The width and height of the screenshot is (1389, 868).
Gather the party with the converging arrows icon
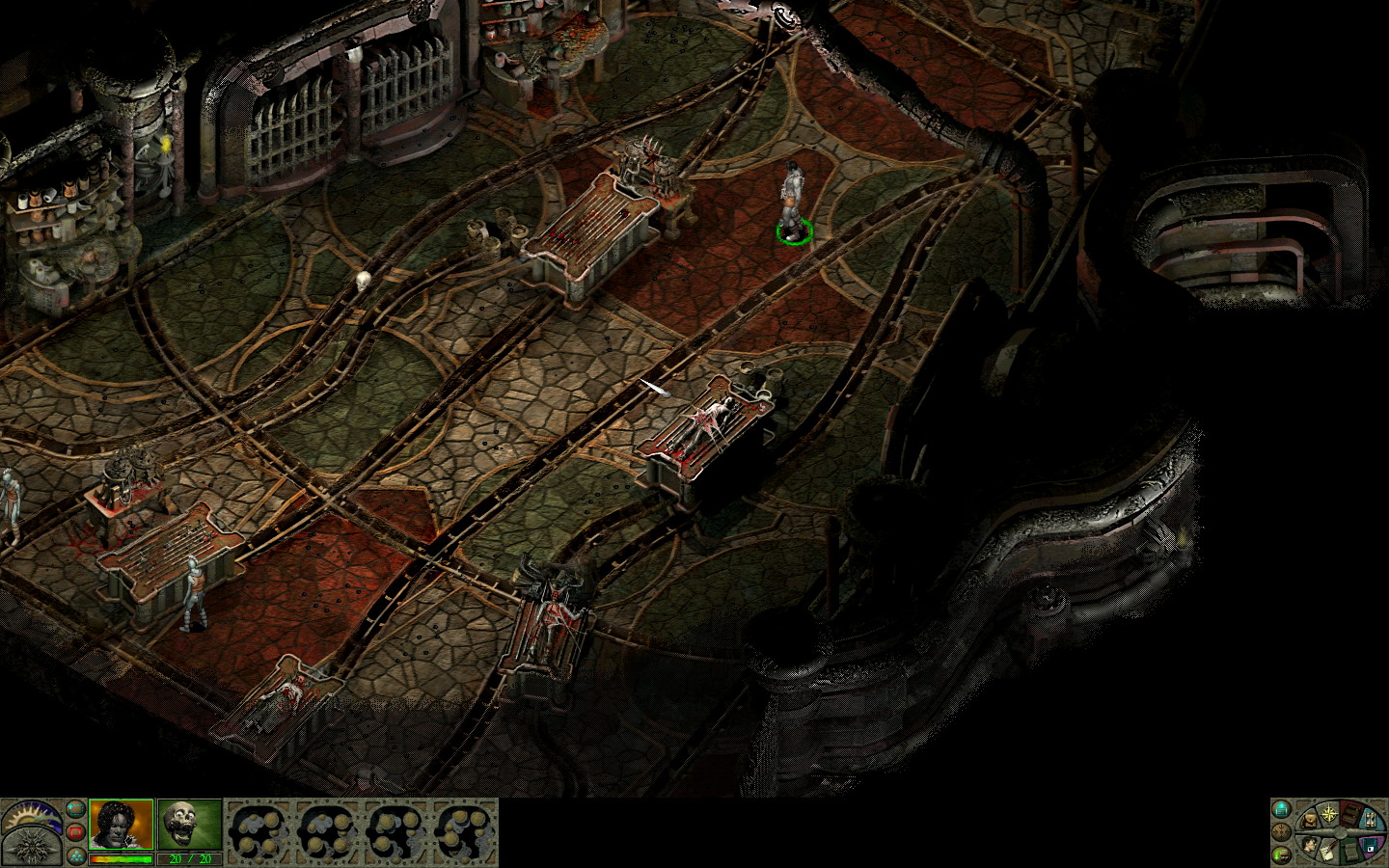tap(1281, 832)
